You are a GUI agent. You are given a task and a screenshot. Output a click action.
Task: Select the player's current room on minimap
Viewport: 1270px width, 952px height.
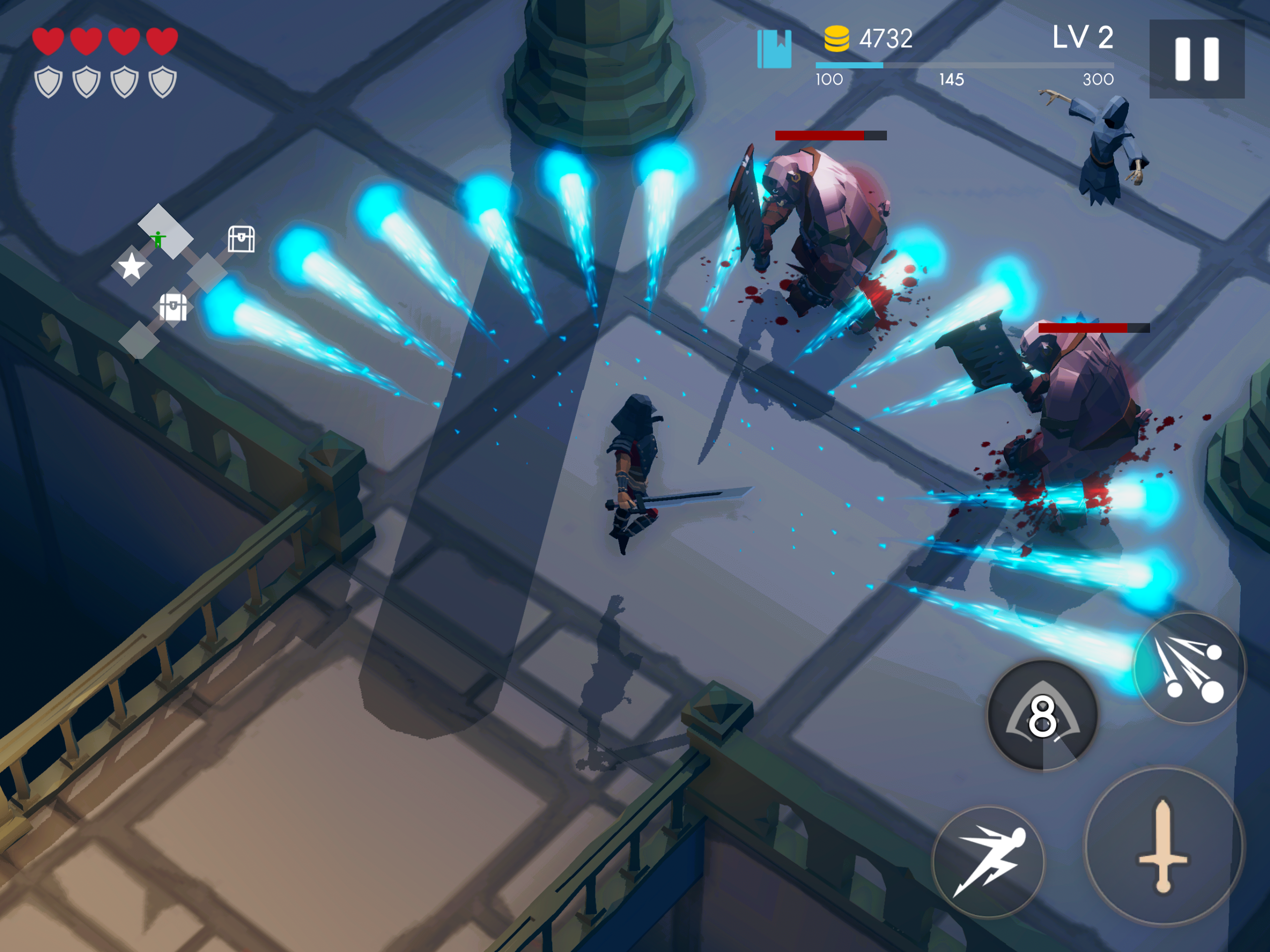pyautogui.click(x=165, y=231)
